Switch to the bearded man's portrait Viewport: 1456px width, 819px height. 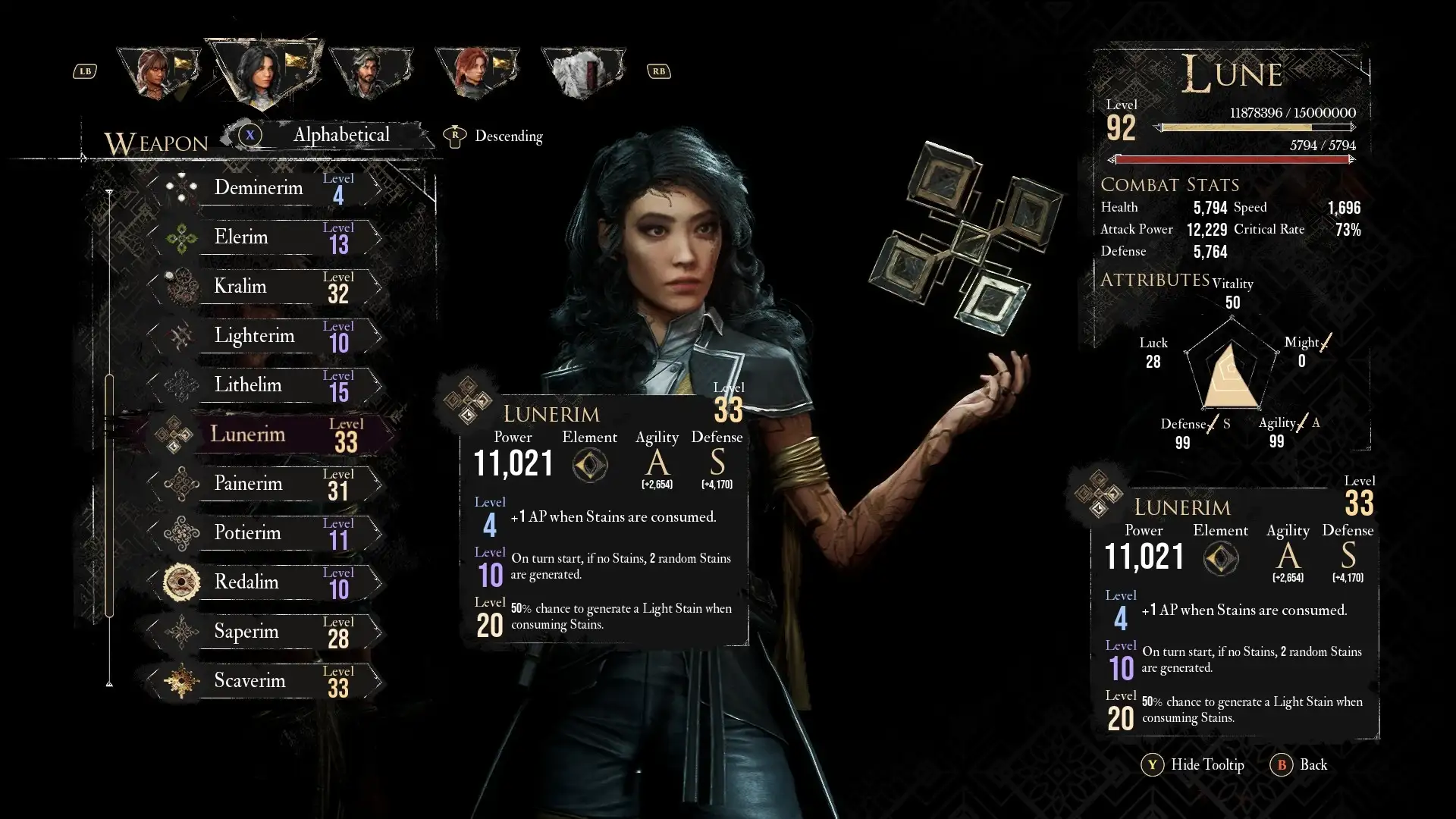point(370,72)
